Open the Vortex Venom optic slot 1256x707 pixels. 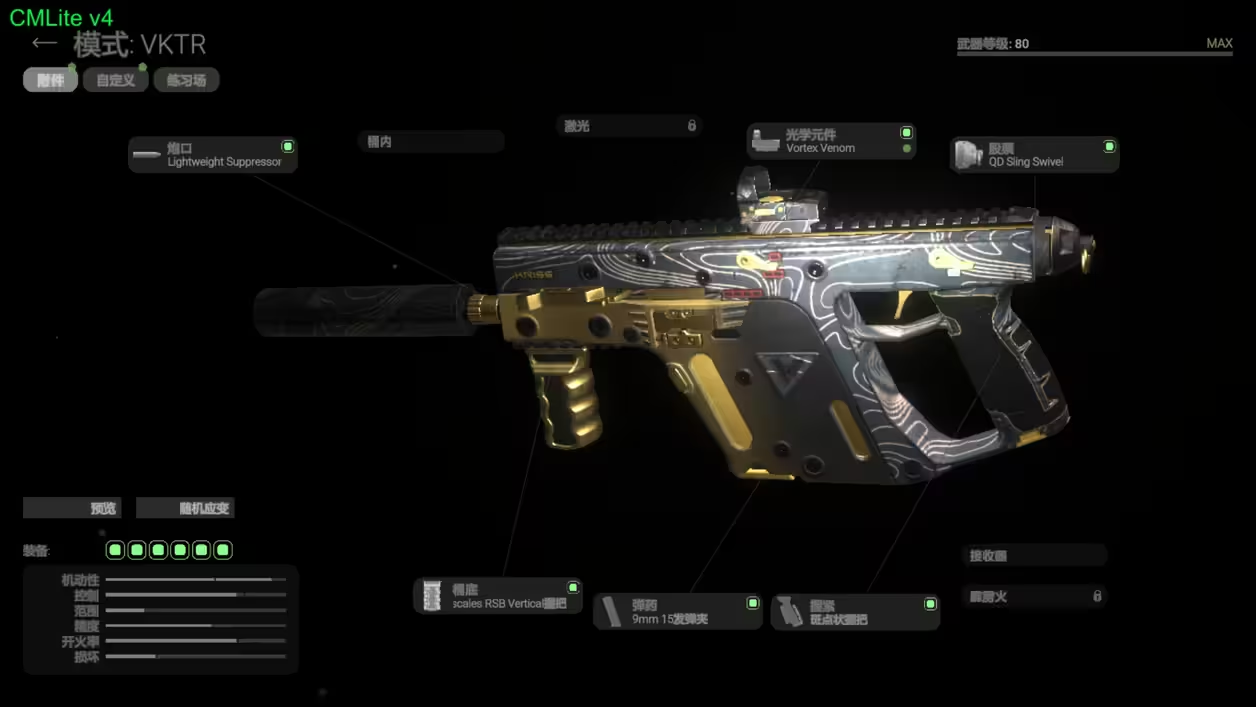point(830,141)
